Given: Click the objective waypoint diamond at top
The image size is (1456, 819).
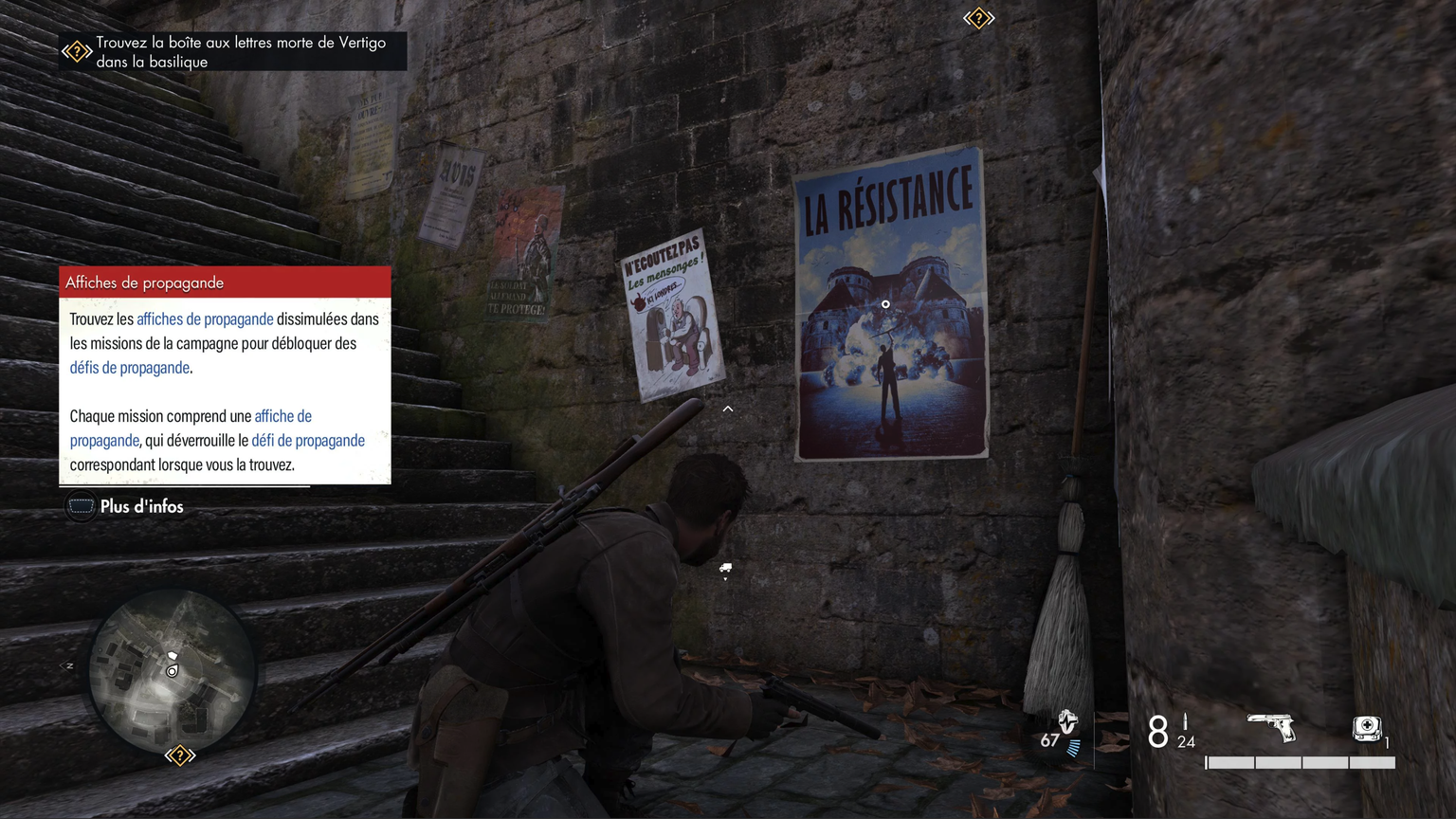Looking at the screenshot, I should click(x=978, y=18).
